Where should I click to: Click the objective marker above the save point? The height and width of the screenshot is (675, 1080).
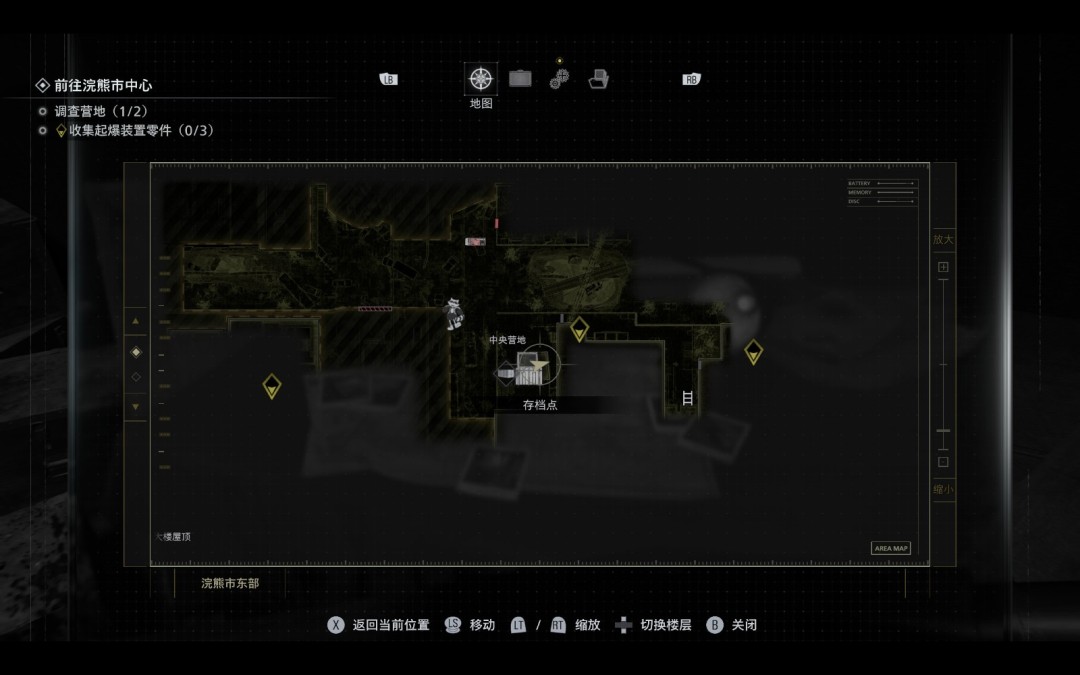[x=579, y=328]
